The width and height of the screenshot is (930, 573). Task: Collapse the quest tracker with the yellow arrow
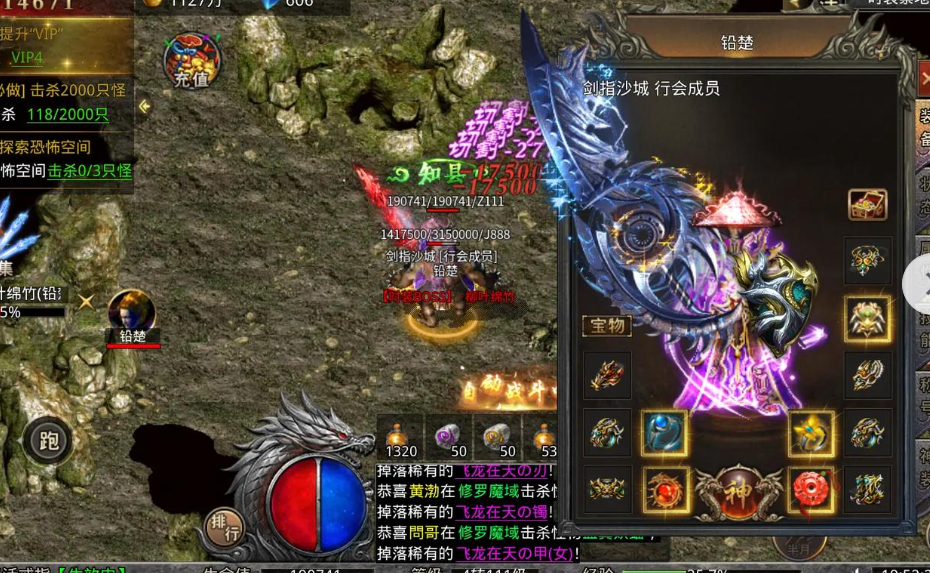144,105
